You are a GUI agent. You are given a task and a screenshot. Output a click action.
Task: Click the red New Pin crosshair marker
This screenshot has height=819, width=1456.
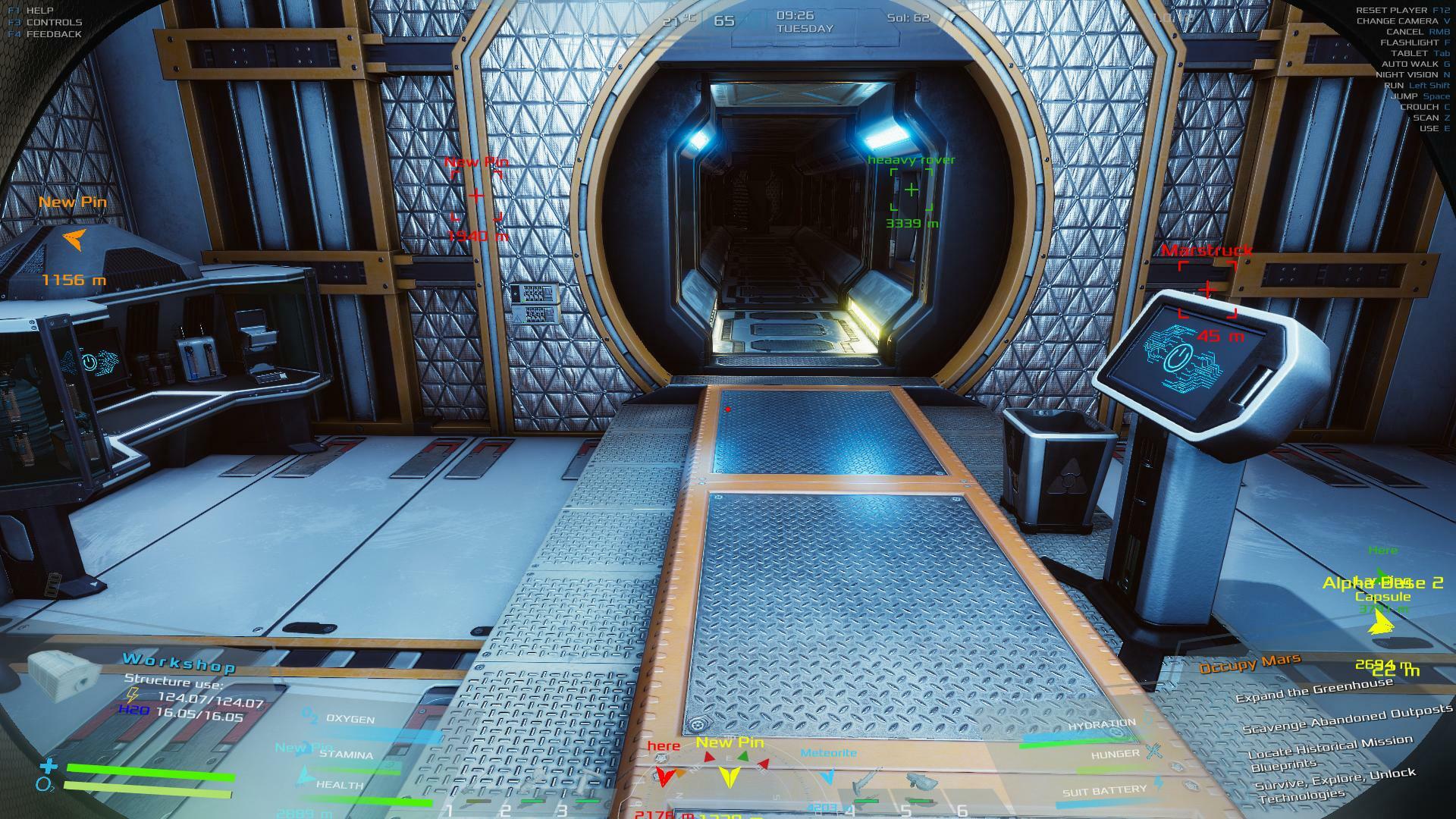(x=475, y=196)
